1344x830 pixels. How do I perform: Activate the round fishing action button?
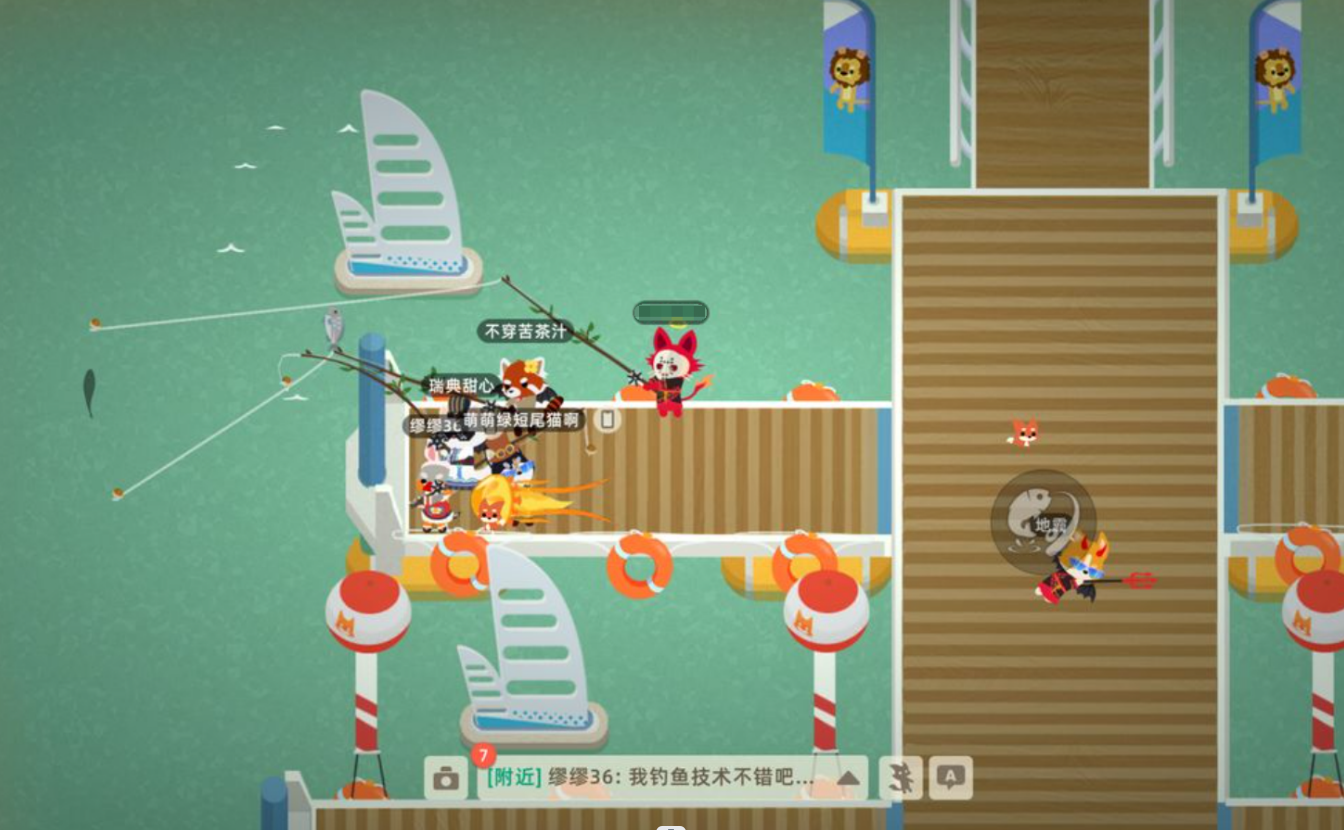[x=1042, y=521]
